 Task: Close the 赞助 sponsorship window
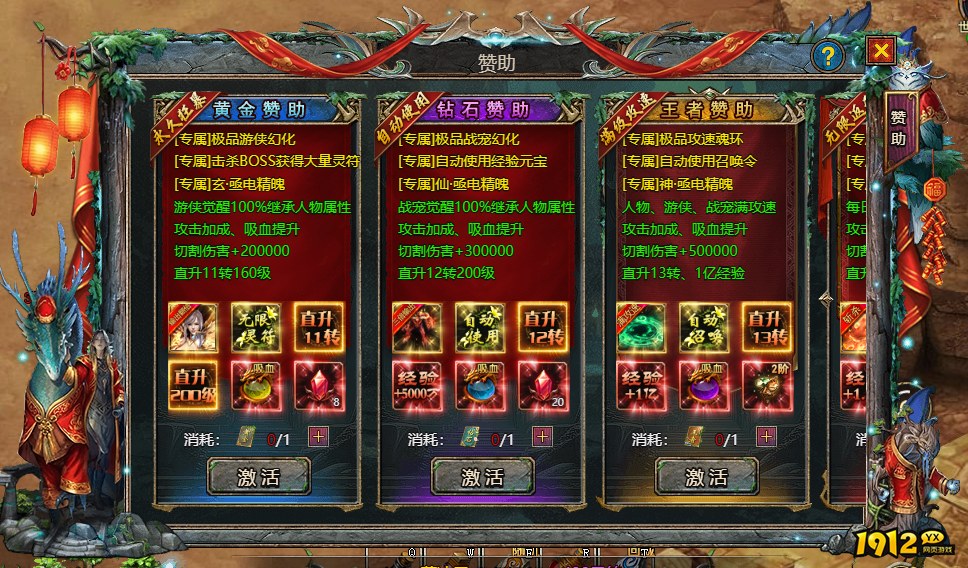pos(881,50)
